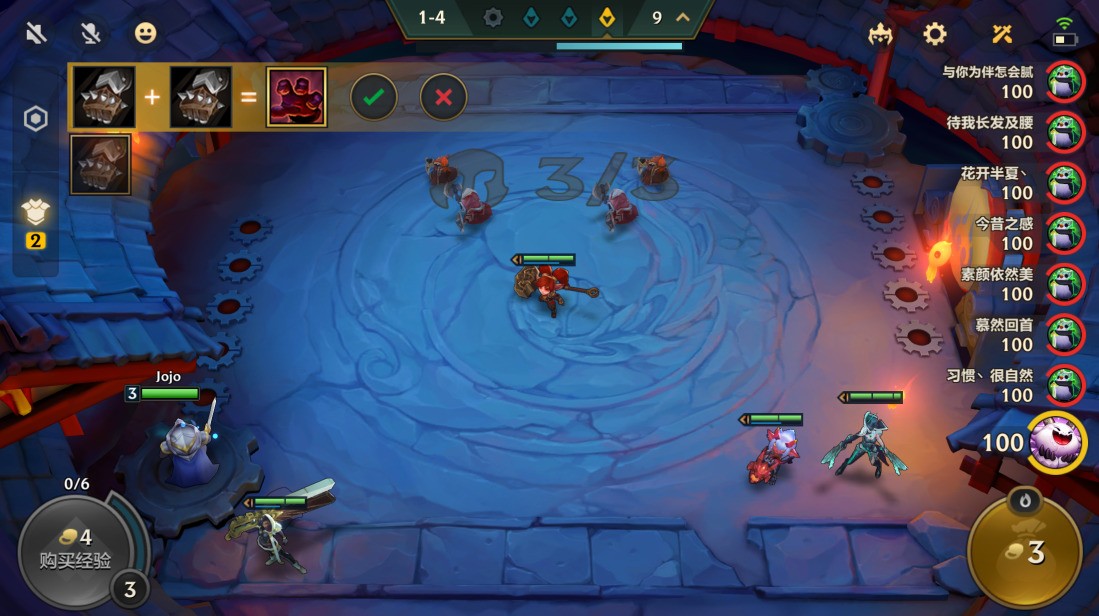Viewport: 1099px width, 616px height.
Task: Open the emote smiley face menu
Action: coord(146,34)
